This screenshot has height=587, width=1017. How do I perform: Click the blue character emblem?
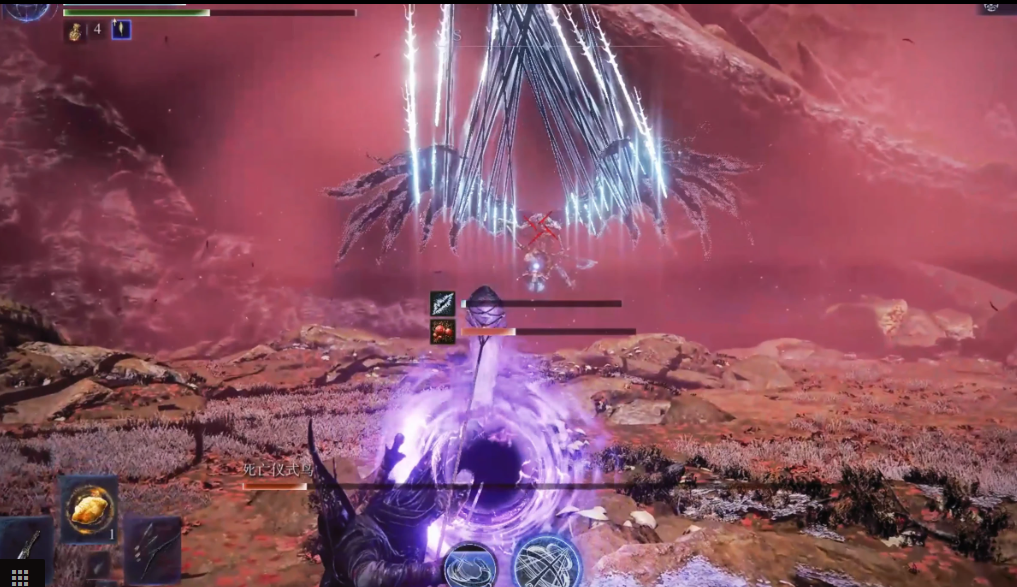click(x=28, y=9)
